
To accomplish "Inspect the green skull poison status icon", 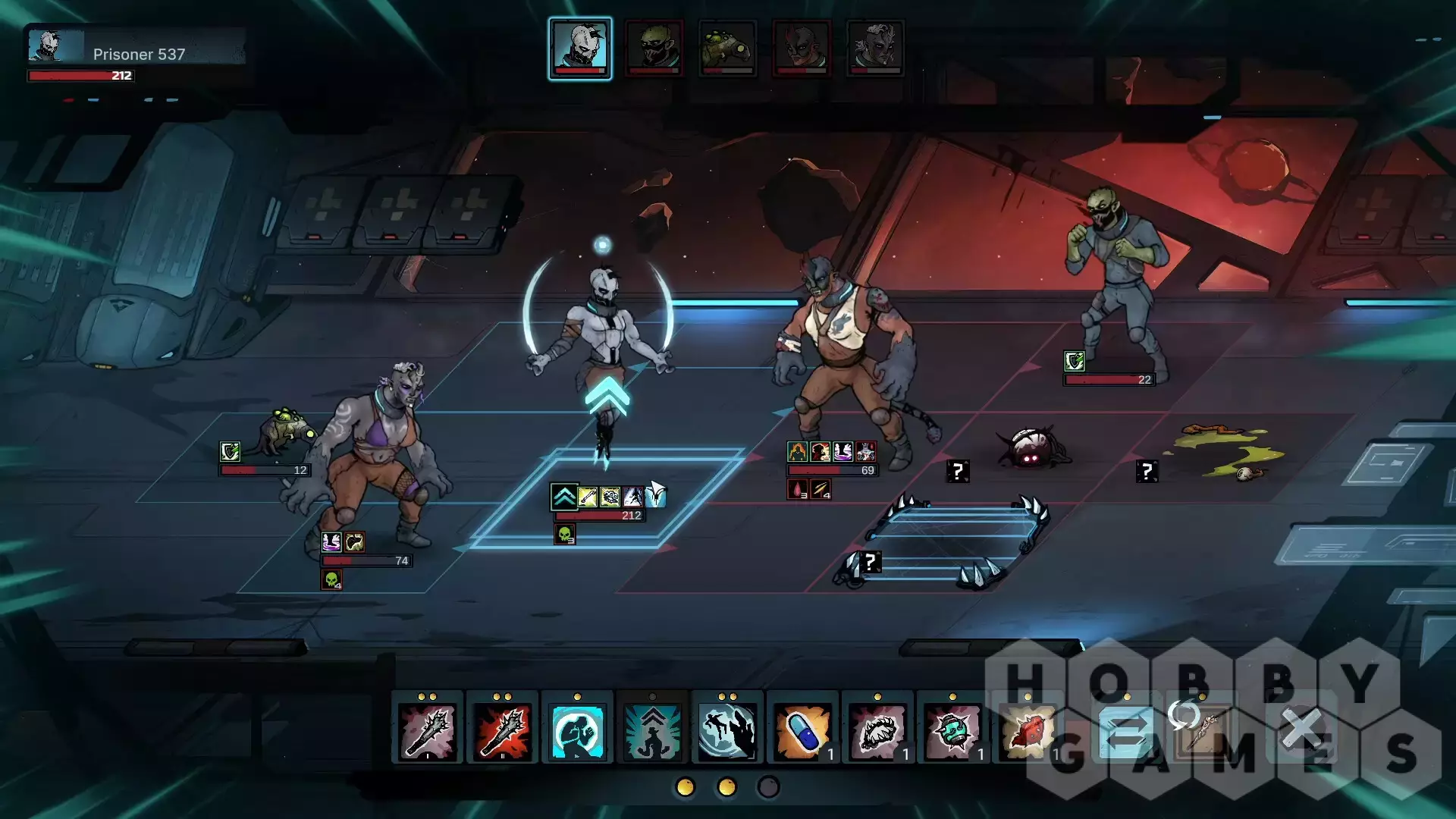I will pyautogui.click(x=564, y=535).
